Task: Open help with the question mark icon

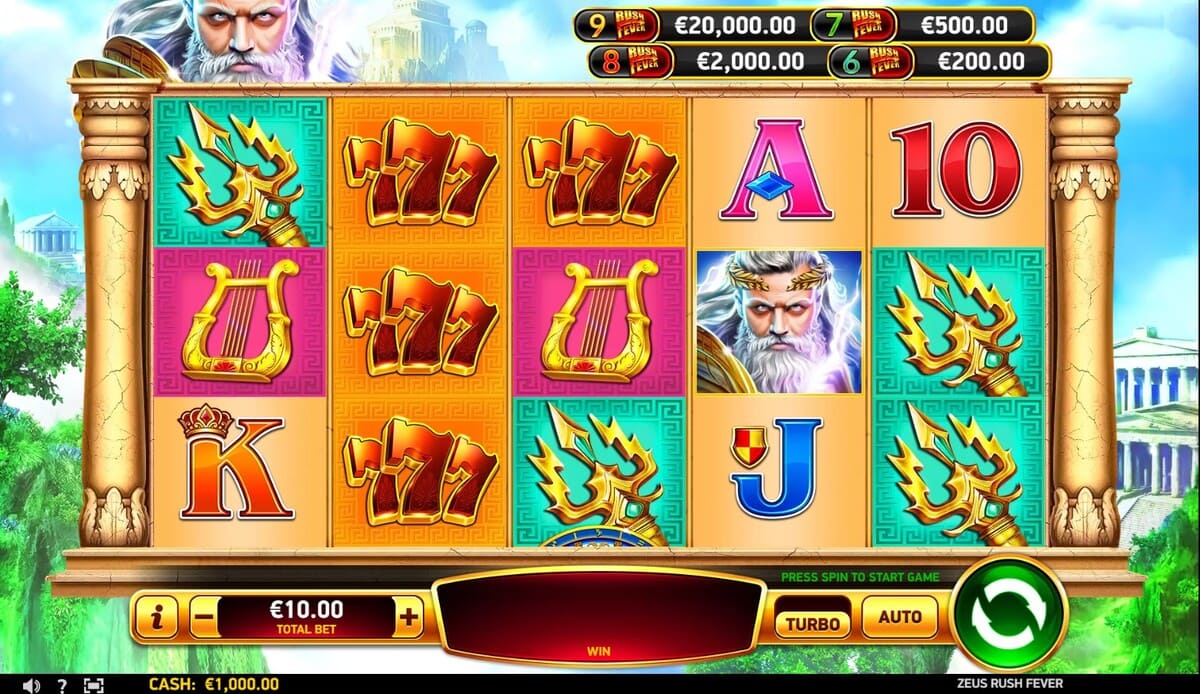Action: click(62, 685)
